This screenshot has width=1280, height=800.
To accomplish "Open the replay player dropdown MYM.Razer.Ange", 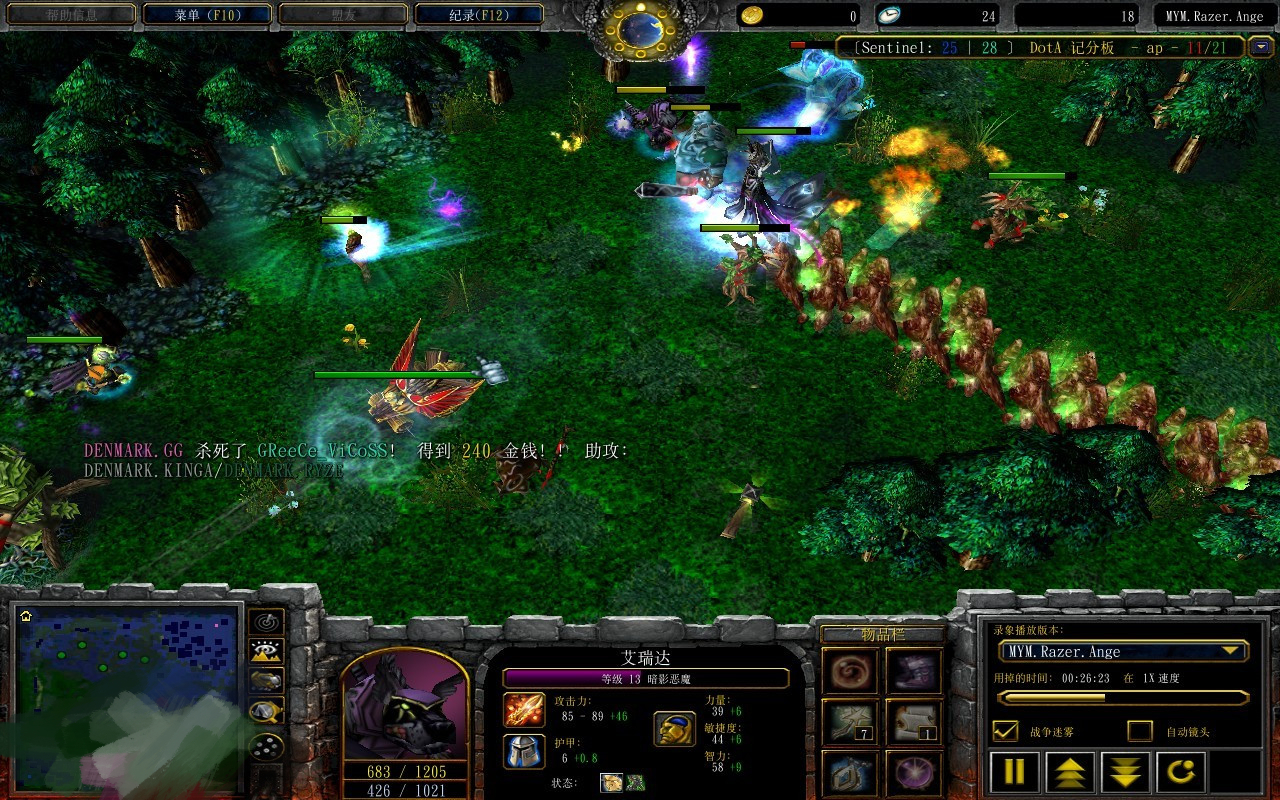I will [1122, 652].
